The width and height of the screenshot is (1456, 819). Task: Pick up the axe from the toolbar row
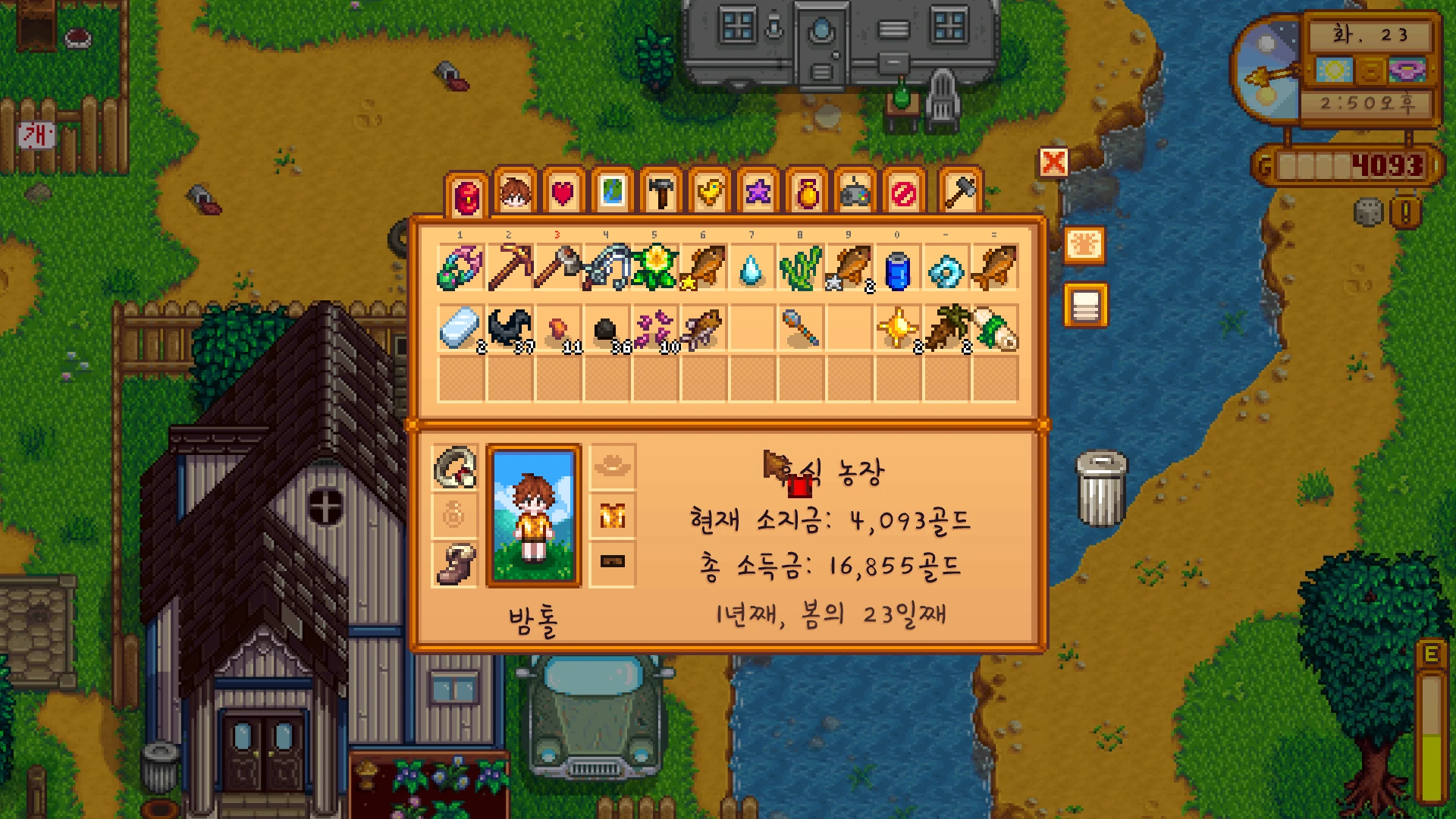[x=558, y=268]
